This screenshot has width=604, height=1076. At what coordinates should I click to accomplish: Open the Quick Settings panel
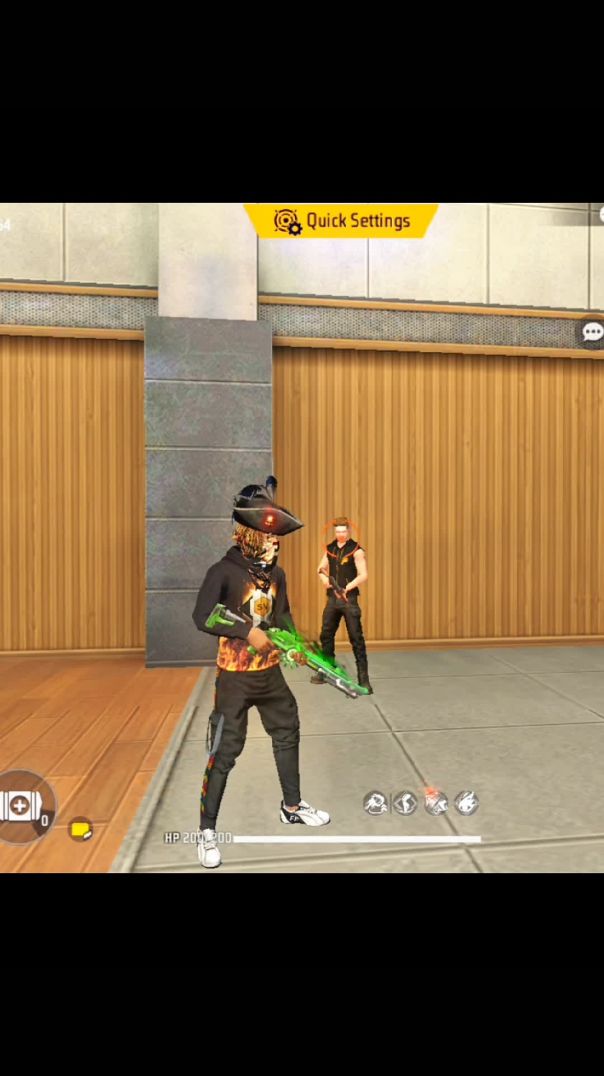click(341, 221)
